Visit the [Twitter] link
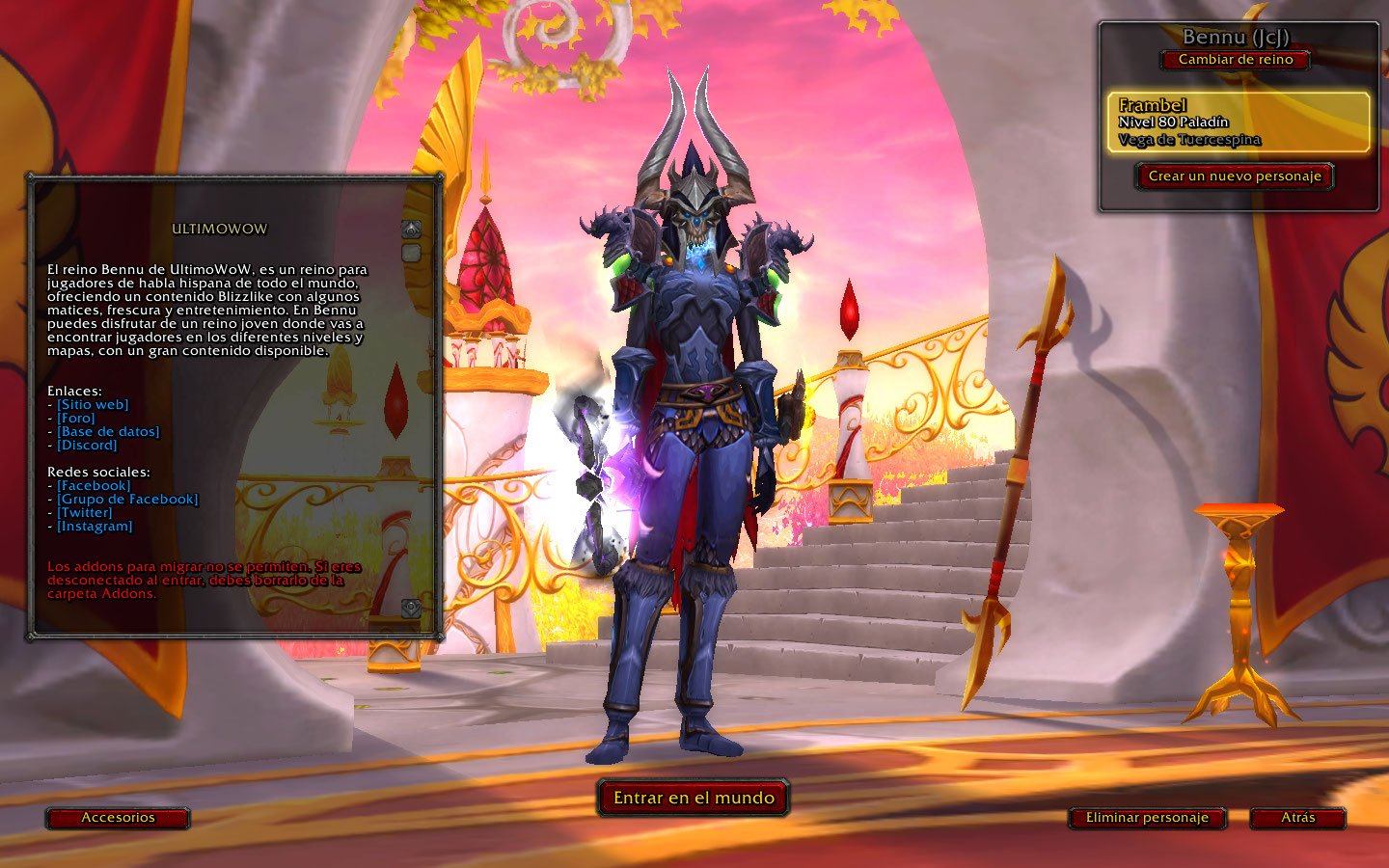The image size is (1389, 868). tap(85, 513)
